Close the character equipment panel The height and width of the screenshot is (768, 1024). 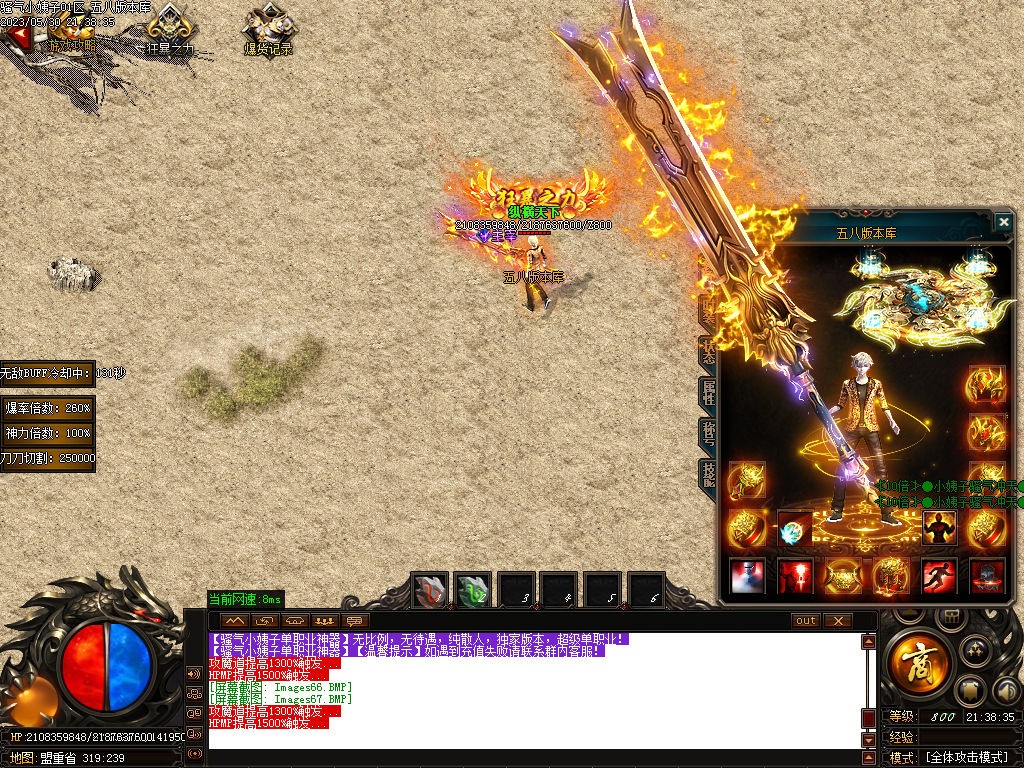coord(1003,222)
